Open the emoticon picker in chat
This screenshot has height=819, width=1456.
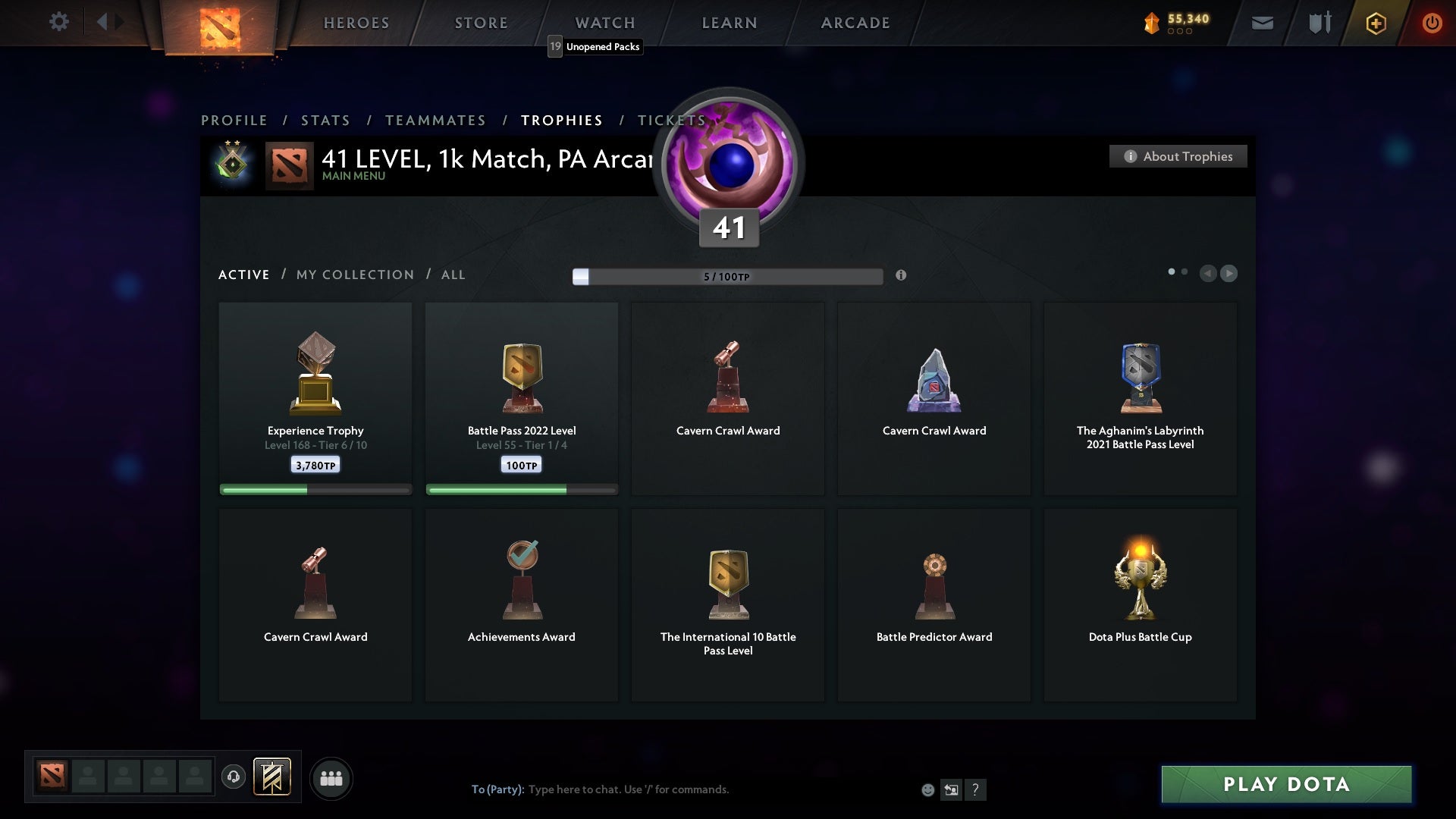[x=928, y=789]
